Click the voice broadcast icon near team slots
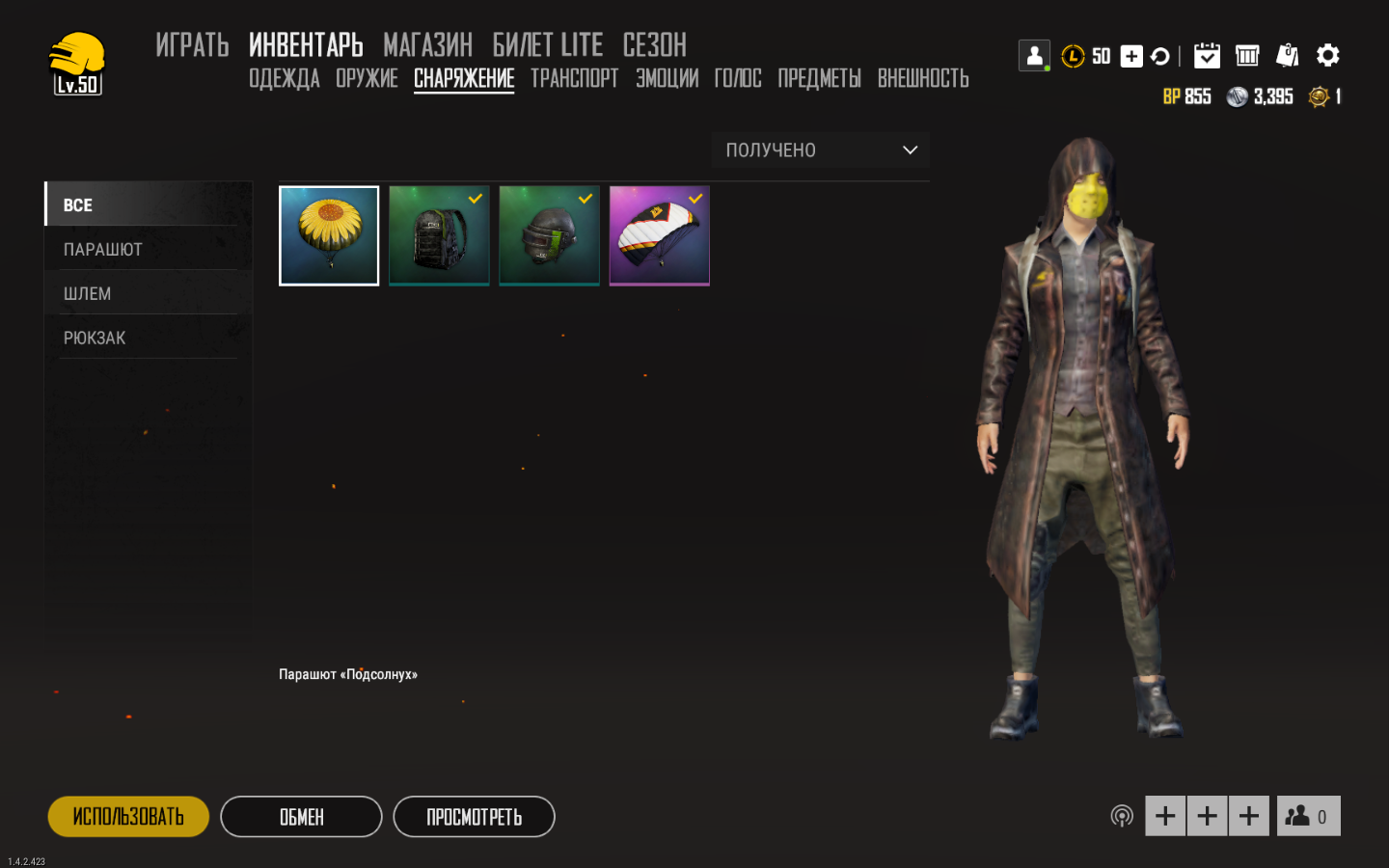This screenshot has height=868, width=1389. tap(1122, 815)
